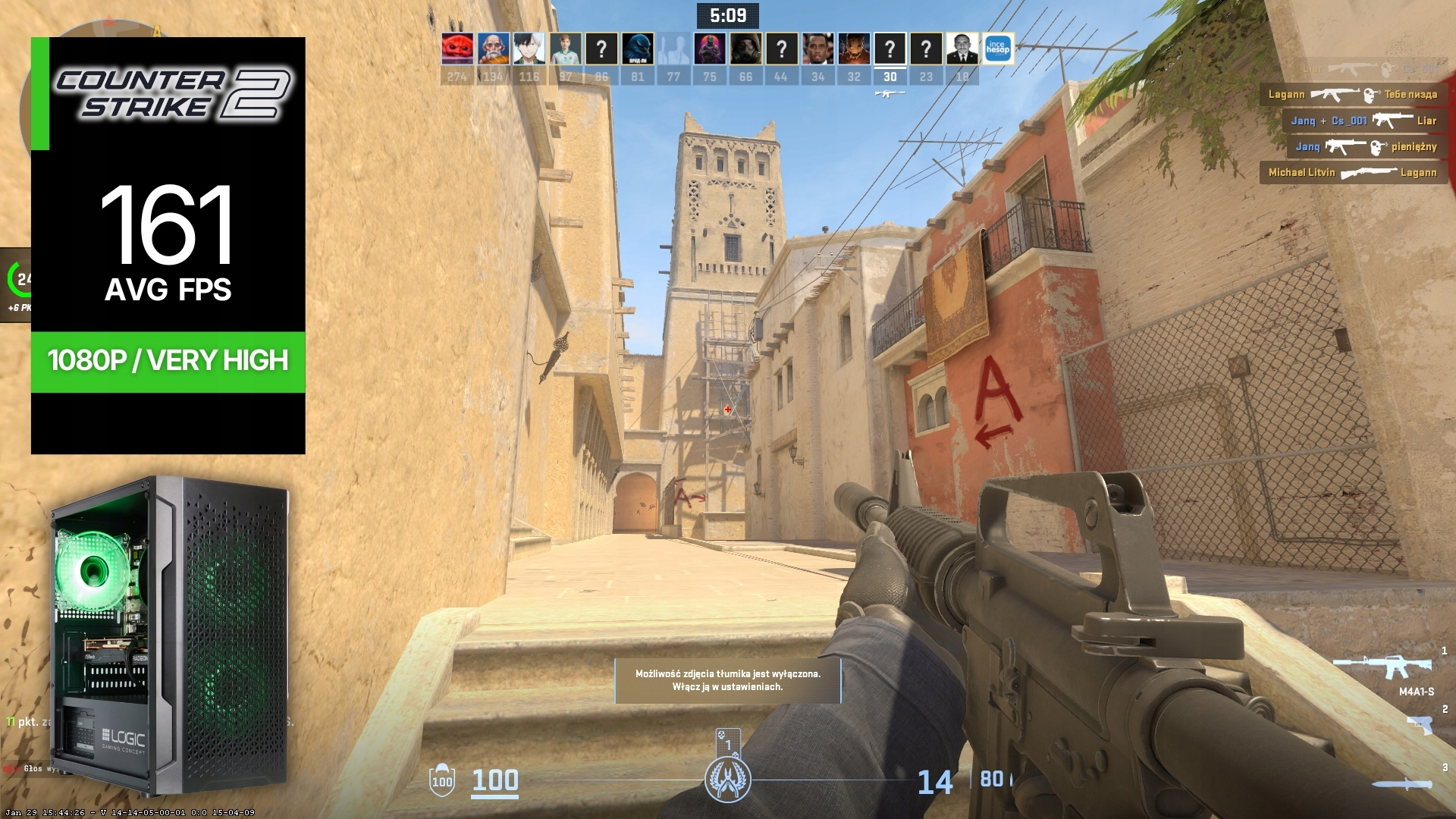Click the 1080P / VERY HIGH banner
Viewport: 1456px width, 819px height.
point(168,361)
